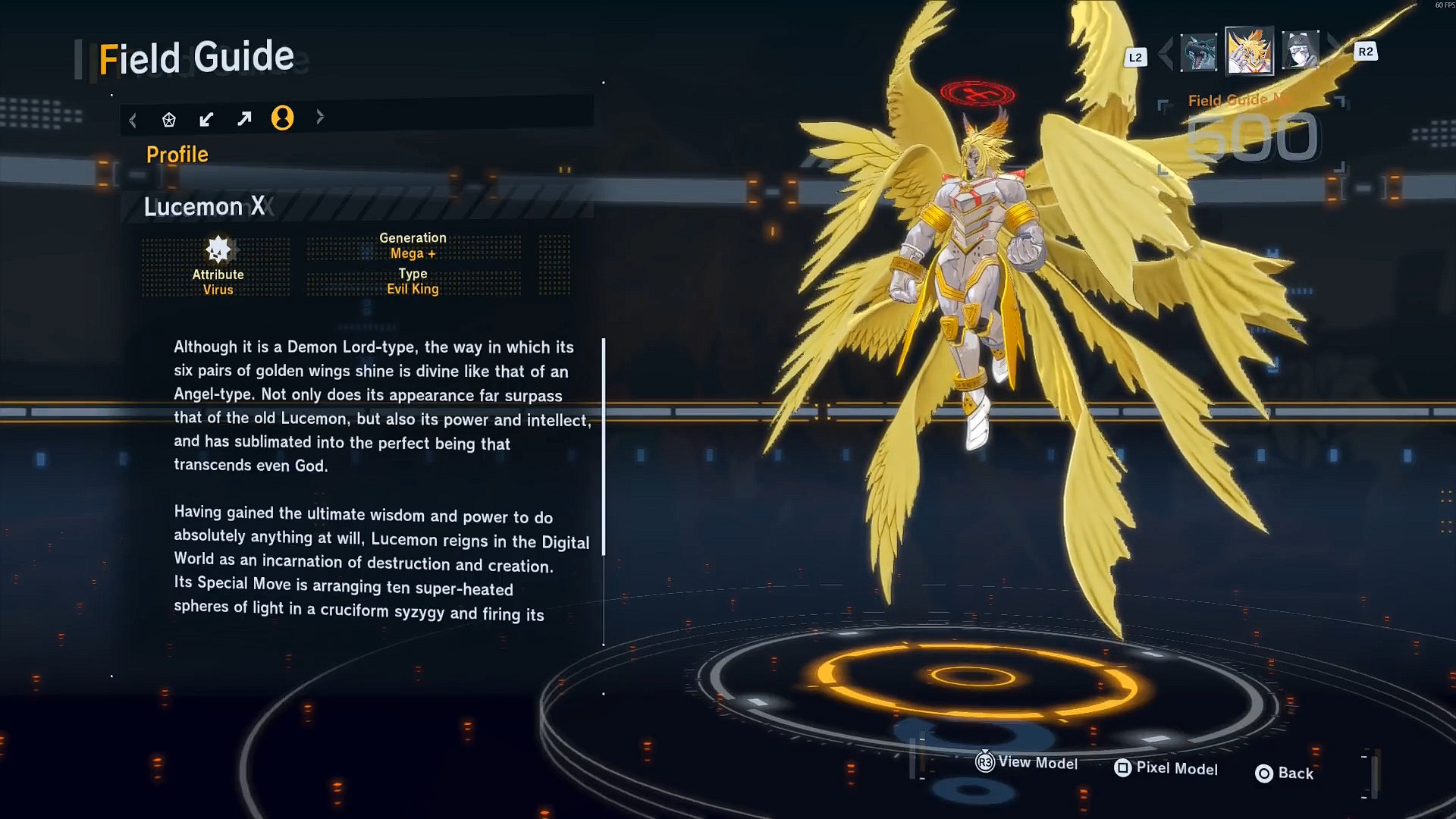Go Back from the Field Guide
This screenshot has height=819, width=1456.
point(1285,773)
